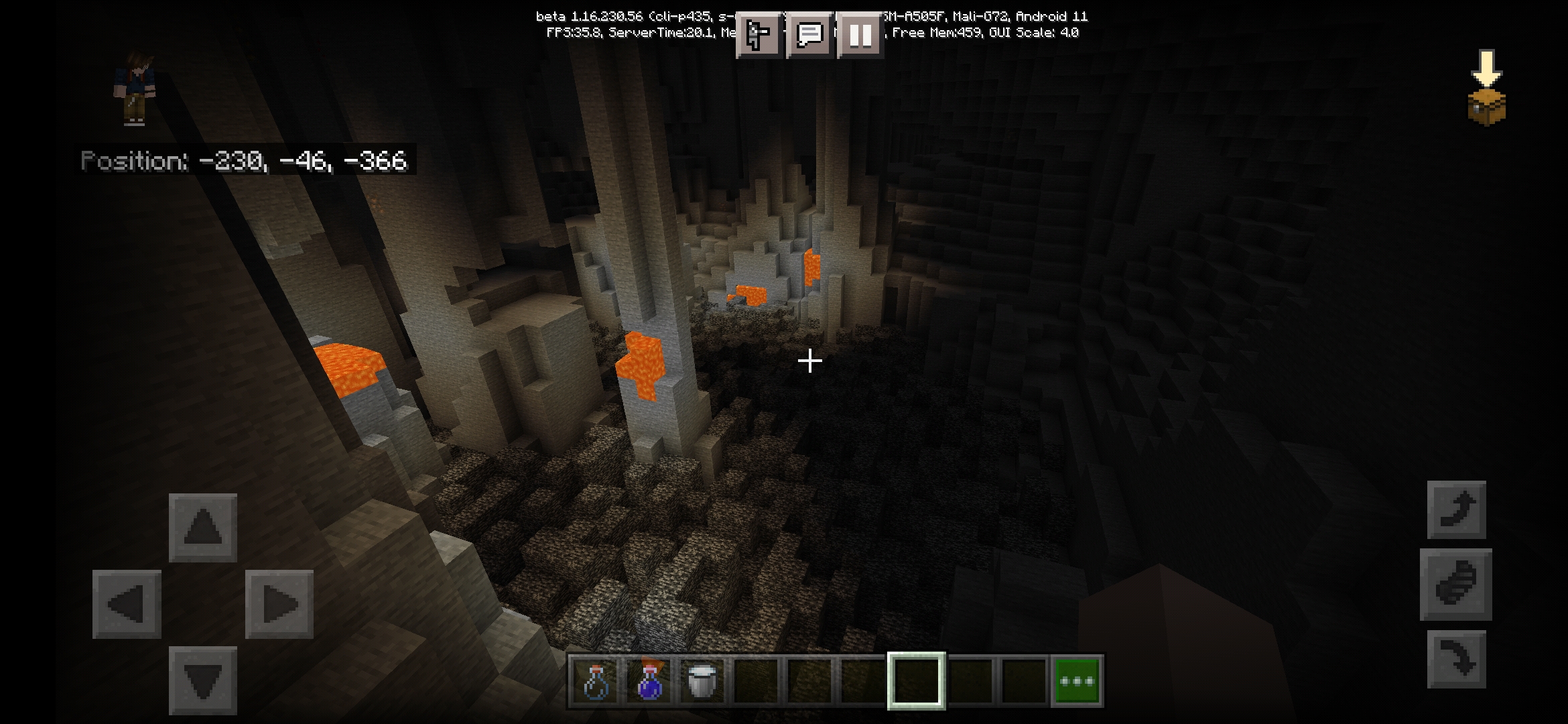Screen dimensions: 1568x724
Task: Tap the fly up arrow button
Action: click(1457, 509)
